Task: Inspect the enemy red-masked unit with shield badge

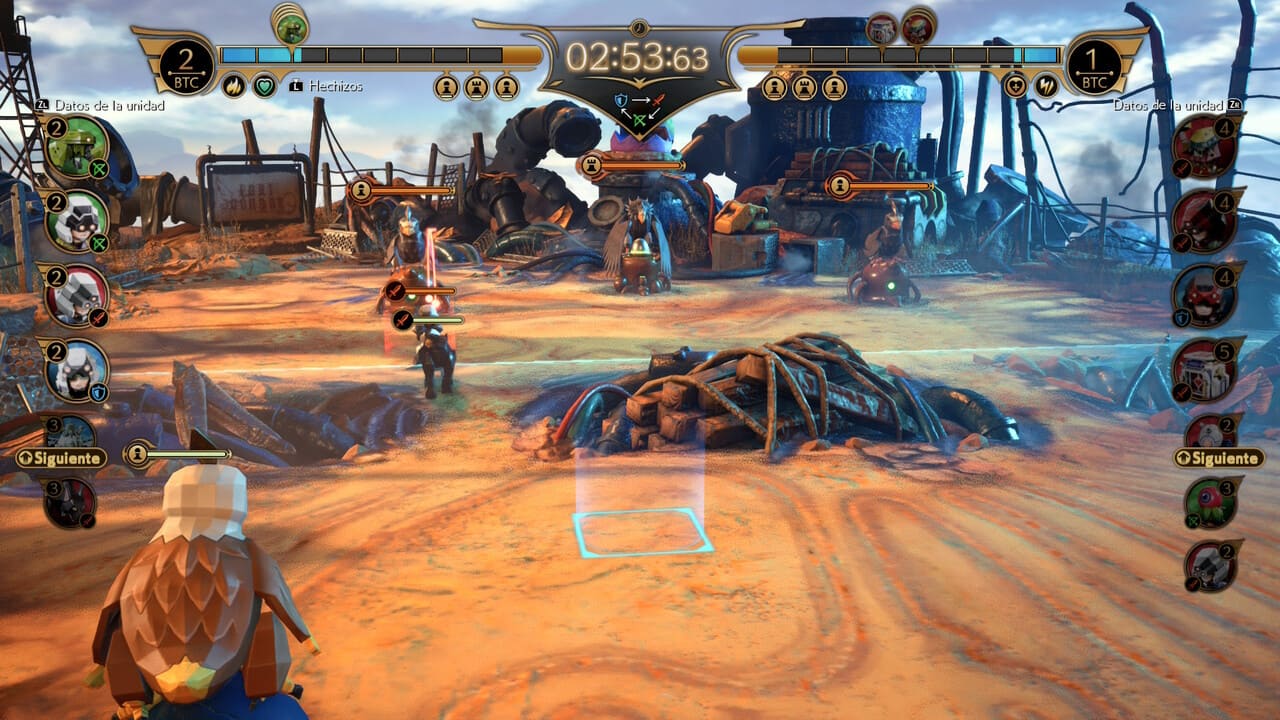Action: coord(1207,296)
